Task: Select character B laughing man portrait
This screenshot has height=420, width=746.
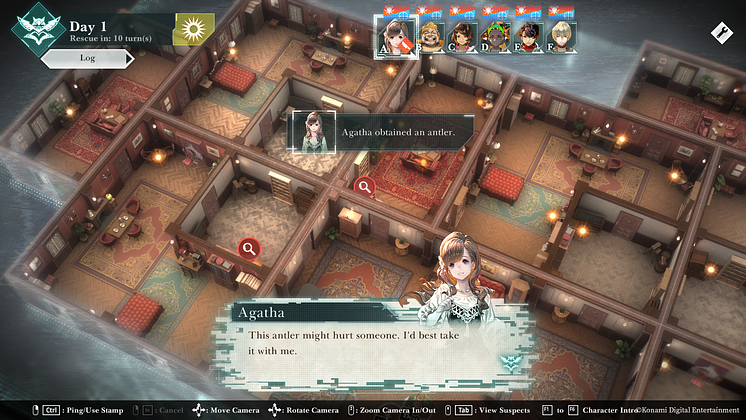Action: pyautogui.click(x=431, y=36)
